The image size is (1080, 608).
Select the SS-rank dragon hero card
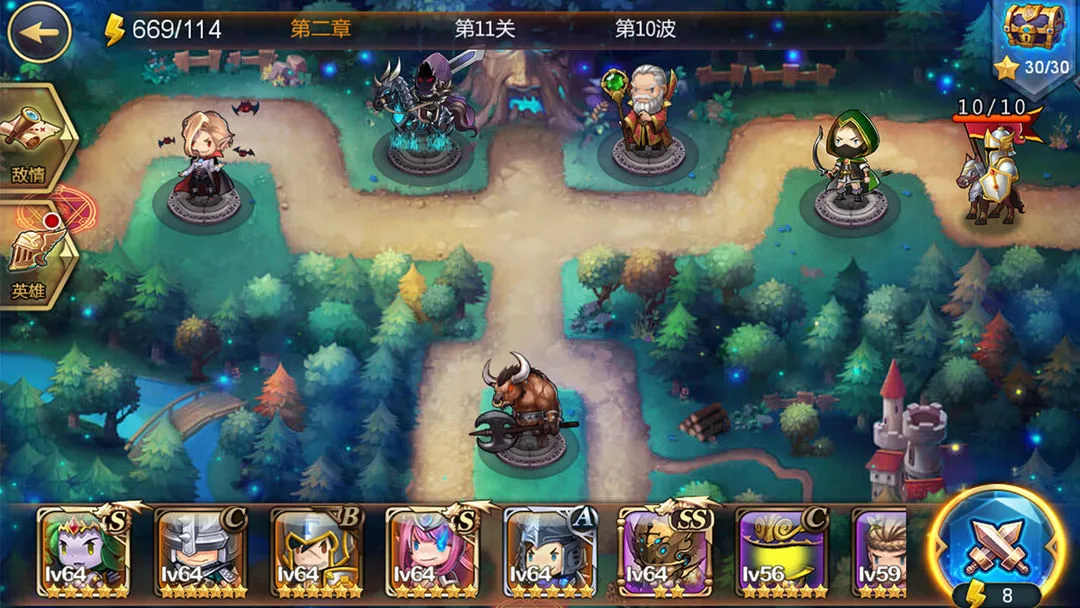click(665, 553)
